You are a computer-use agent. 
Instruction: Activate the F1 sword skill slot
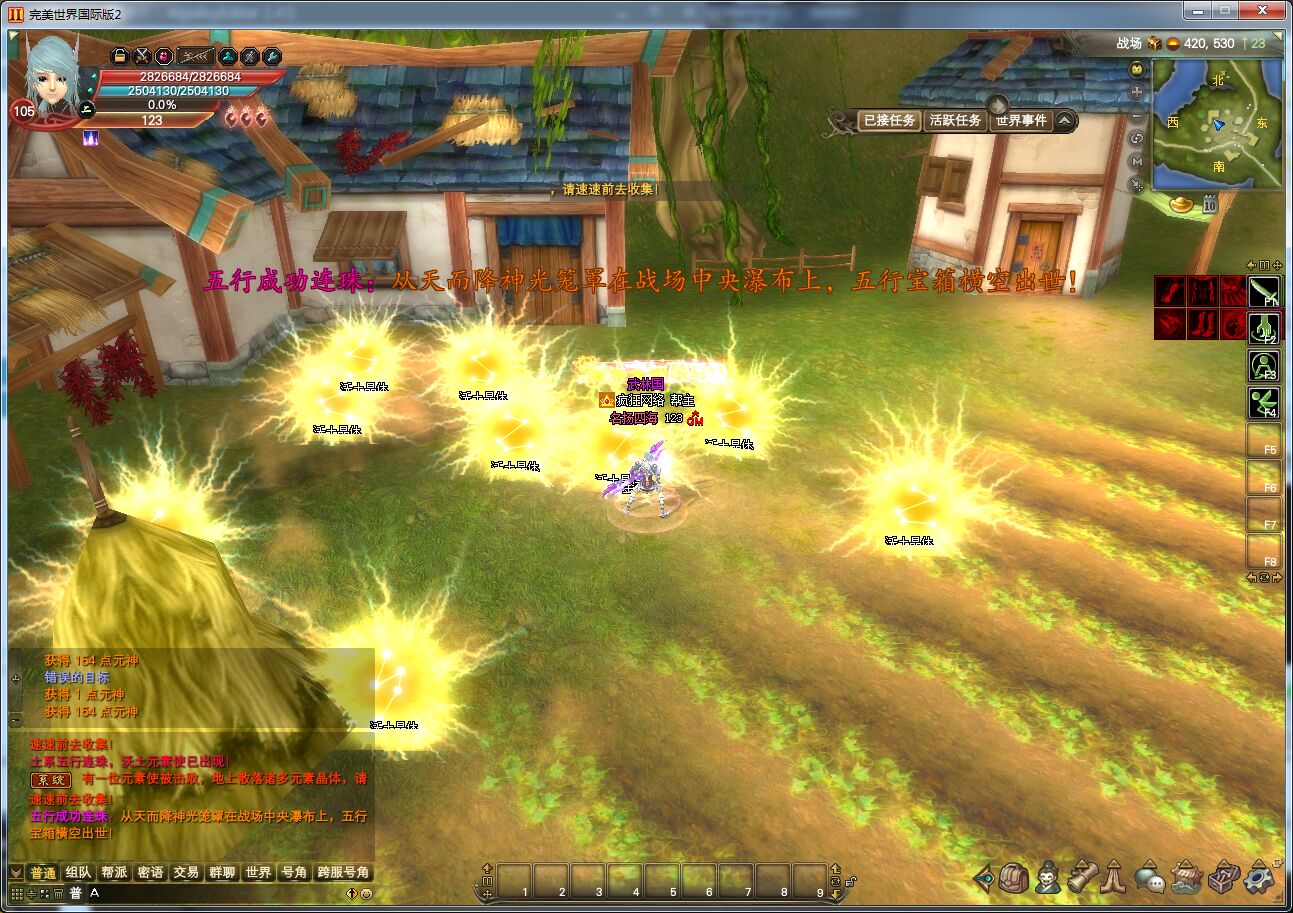[x=1264, y=291]
